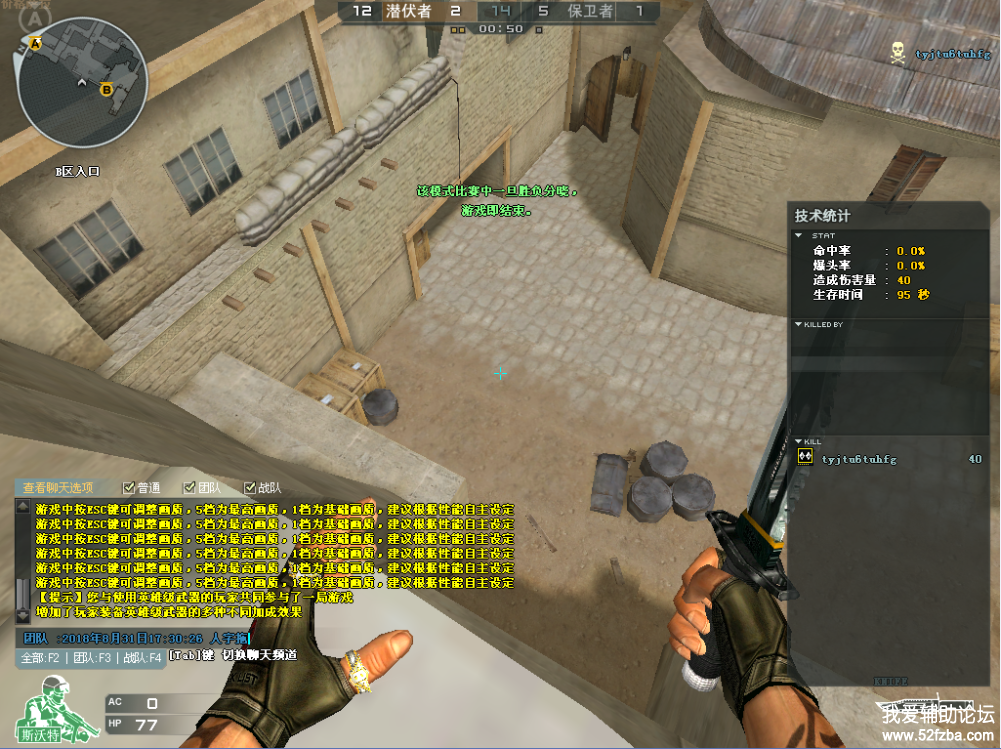This screenshot has height=749, width=1001.
Task: Select tyjtu6tuhfg row in the KILL list
Action: click(858, 459)
